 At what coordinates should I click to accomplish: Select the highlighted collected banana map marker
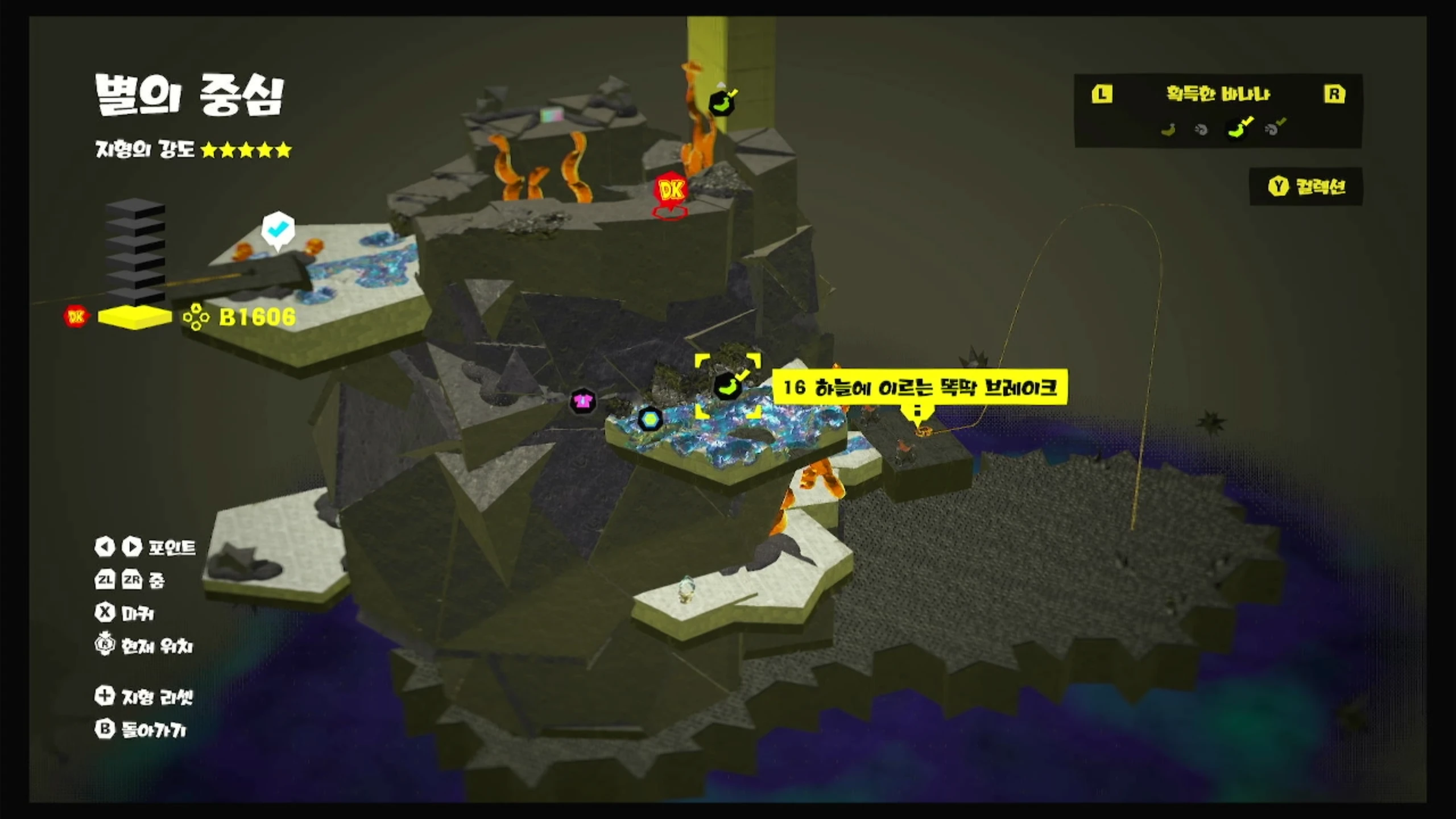[727, 386]
